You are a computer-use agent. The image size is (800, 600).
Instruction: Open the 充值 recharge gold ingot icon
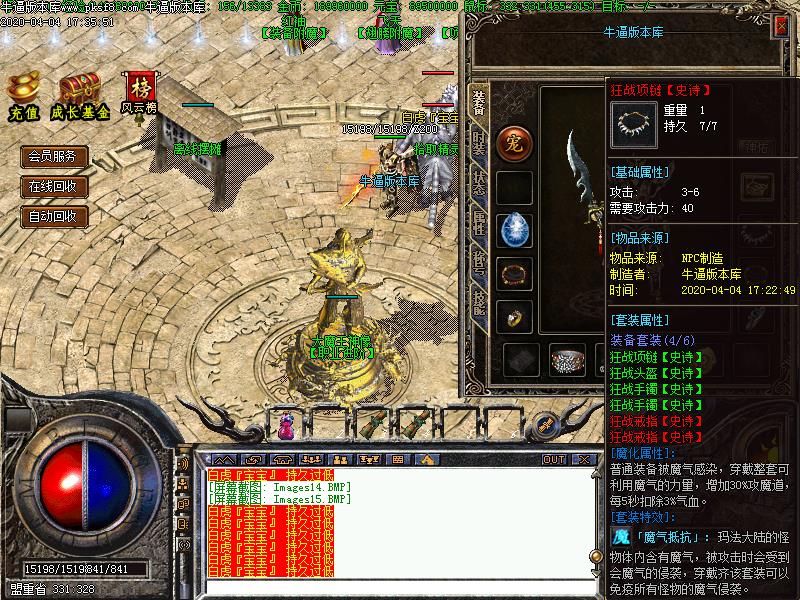[24, 96]
